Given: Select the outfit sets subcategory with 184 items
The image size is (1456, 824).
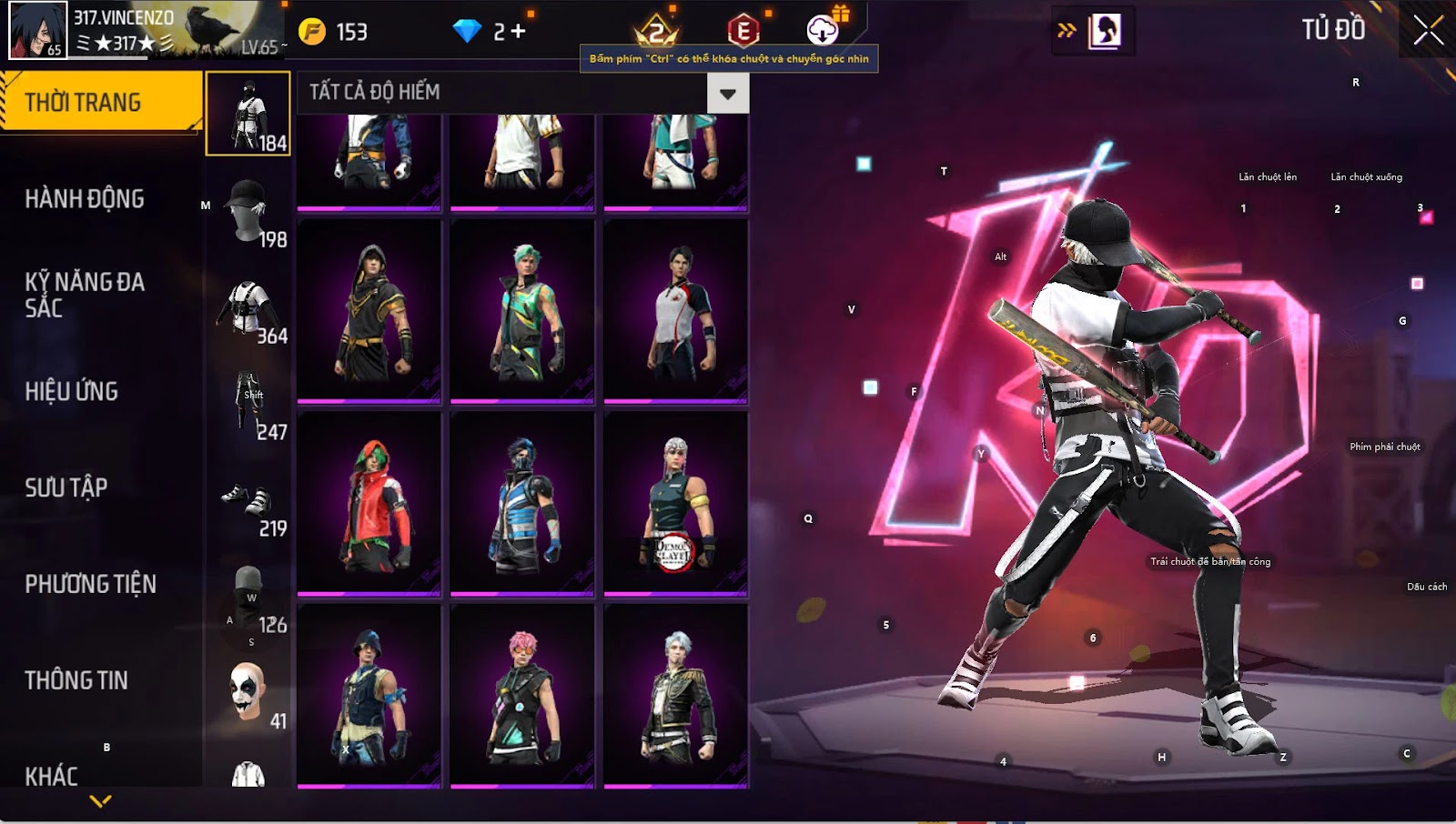Looking at the screenshot, I should coord(248,115).
